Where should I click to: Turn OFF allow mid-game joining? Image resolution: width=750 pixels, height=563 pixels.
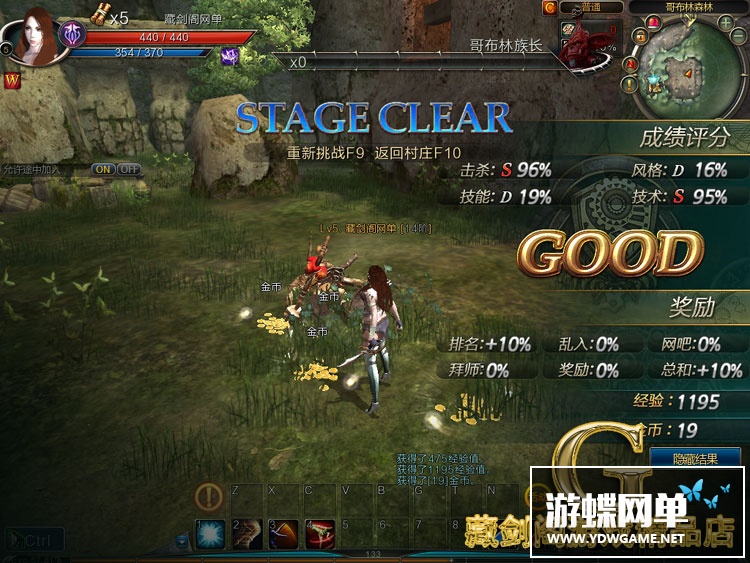point(129,169)
